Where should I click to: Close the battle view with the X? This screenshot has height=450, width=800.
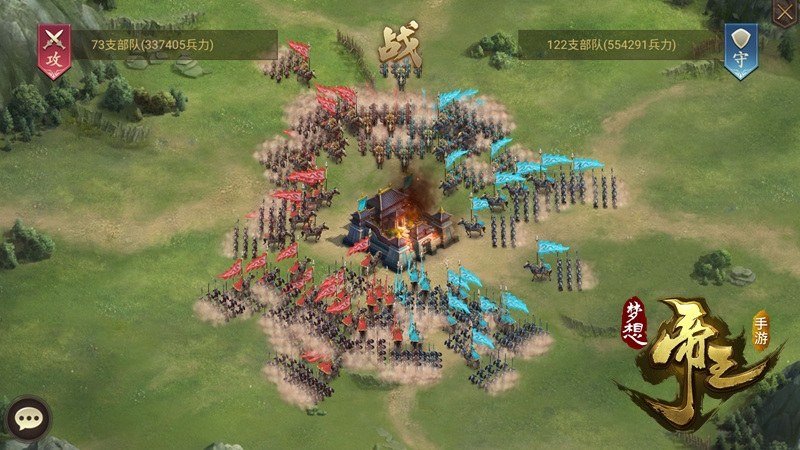coord(786,11)
